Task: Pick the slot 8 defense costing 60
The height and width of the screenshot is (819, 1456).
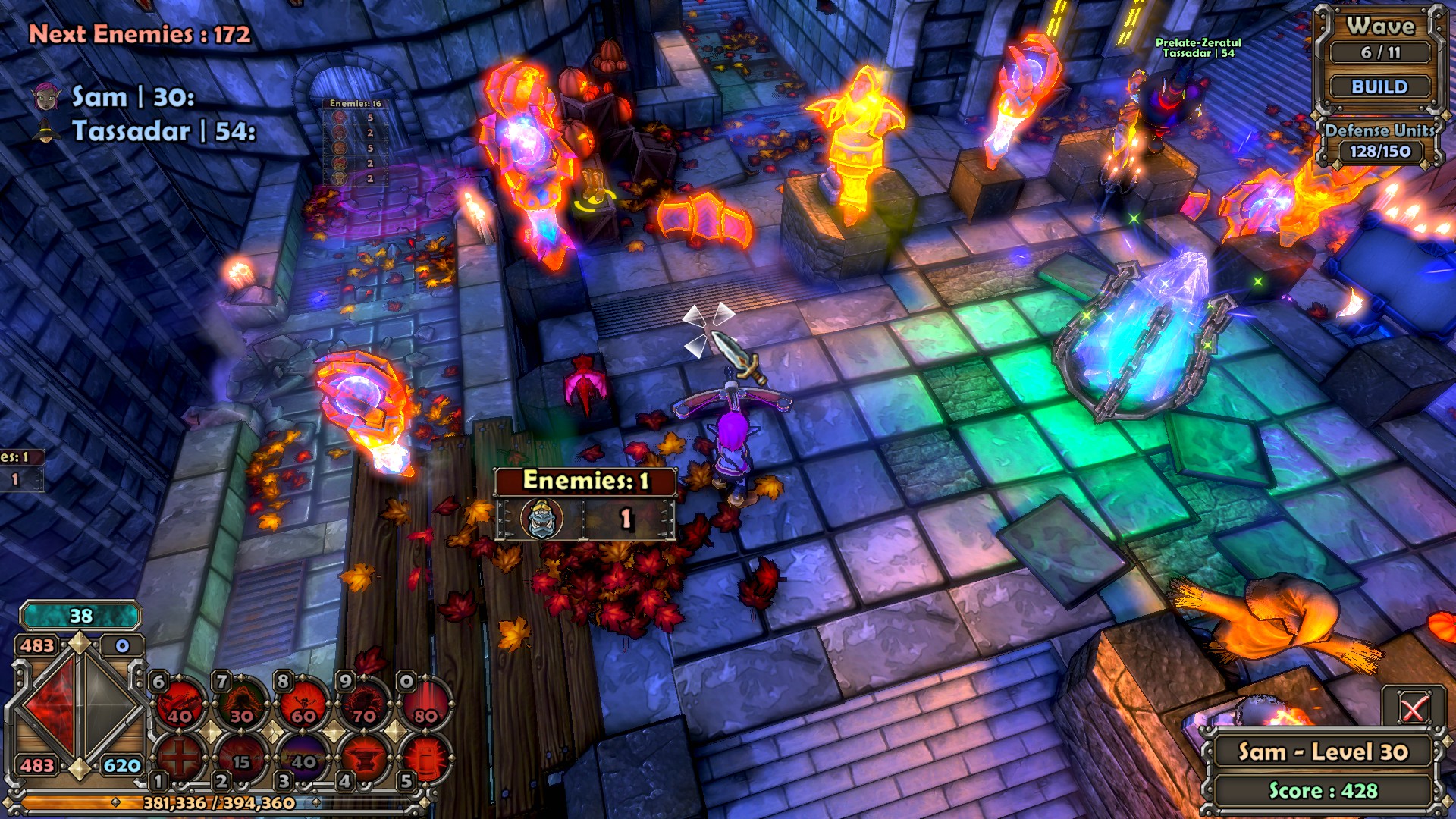Action: (x=303, y=705)
